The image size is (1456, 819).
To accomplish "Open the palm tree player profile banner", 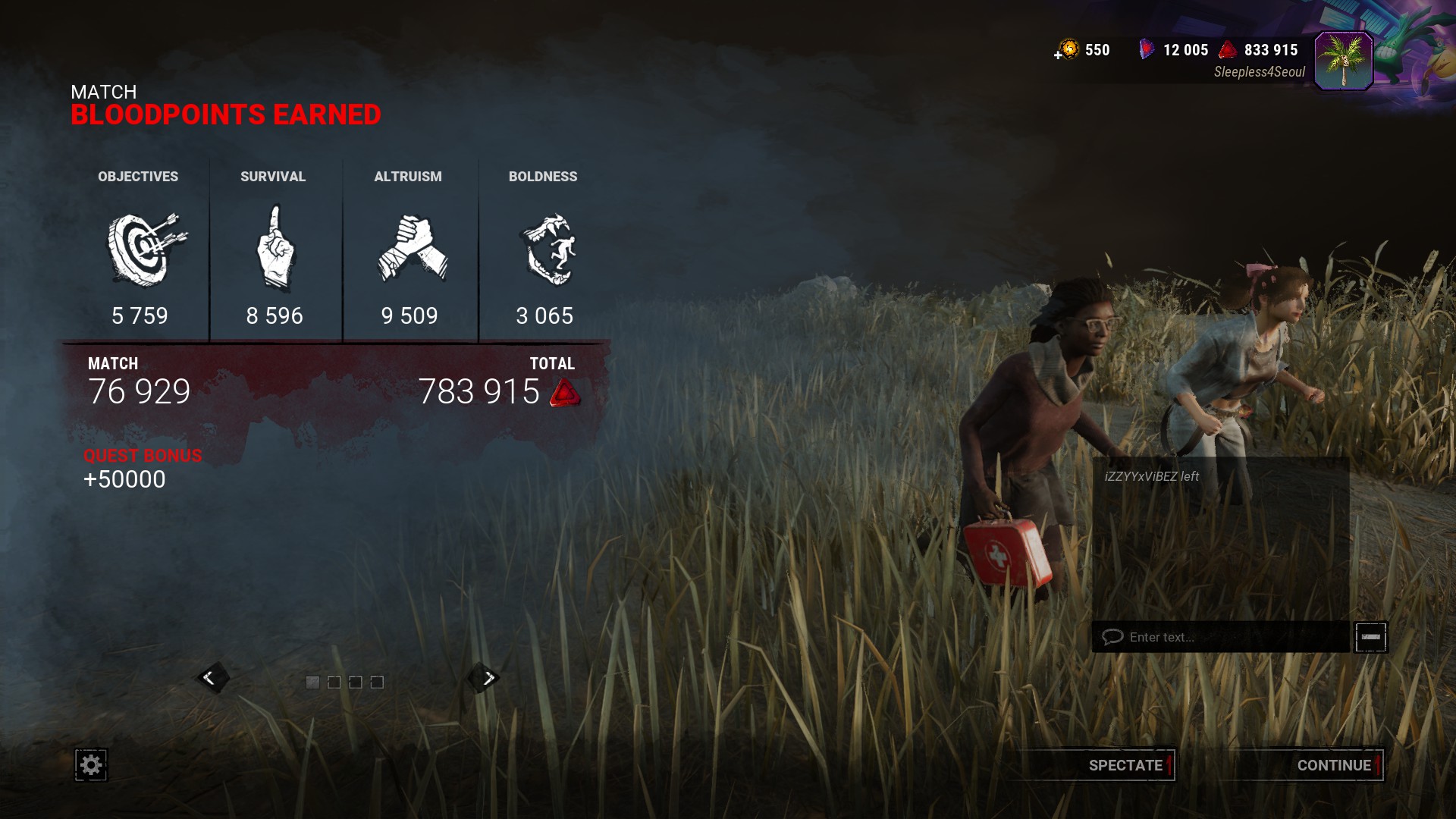I will 1344,61.
